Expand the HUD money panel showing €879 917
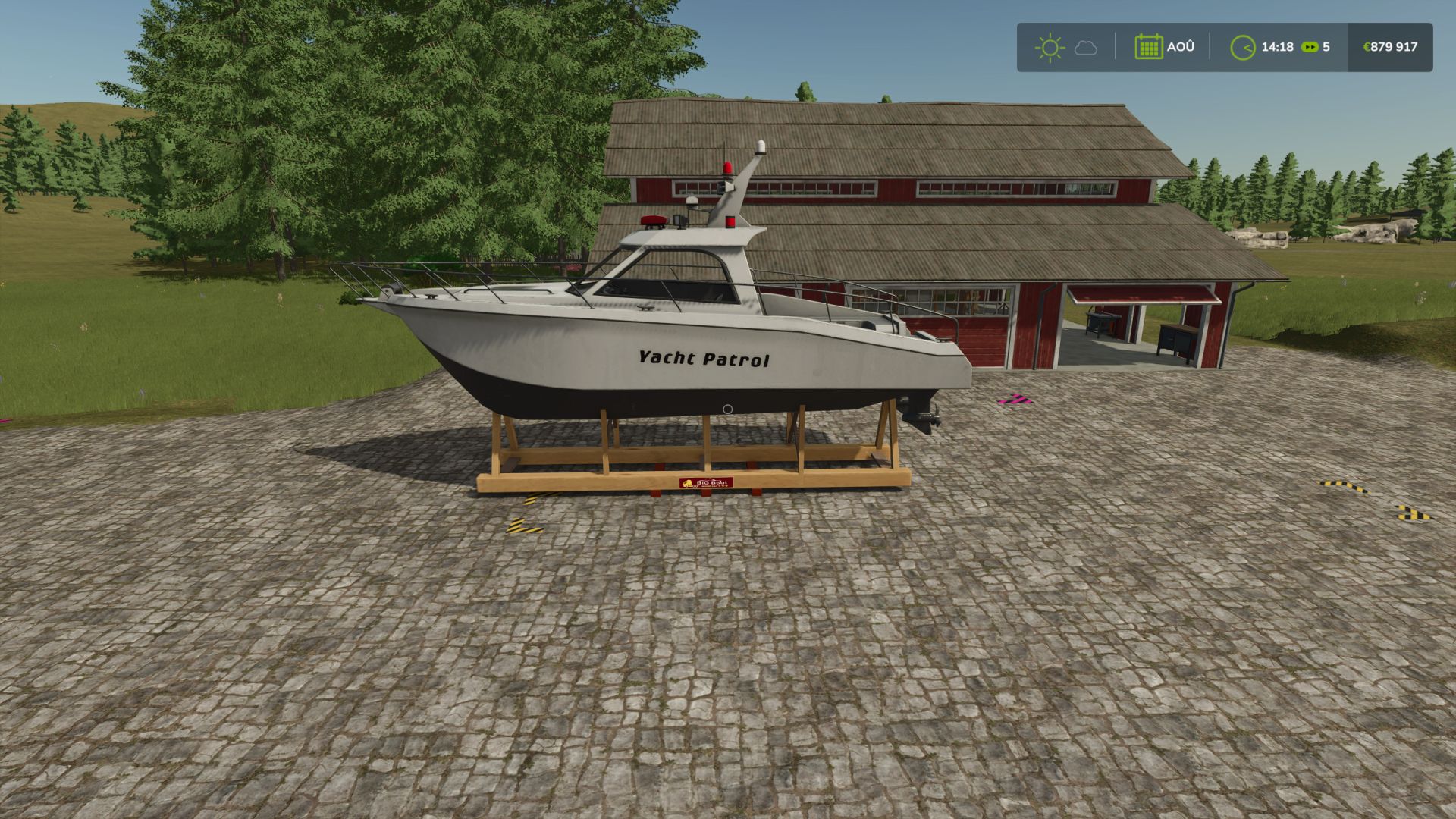Viewport: 1456px width, 819px height. coord(1390,47)
